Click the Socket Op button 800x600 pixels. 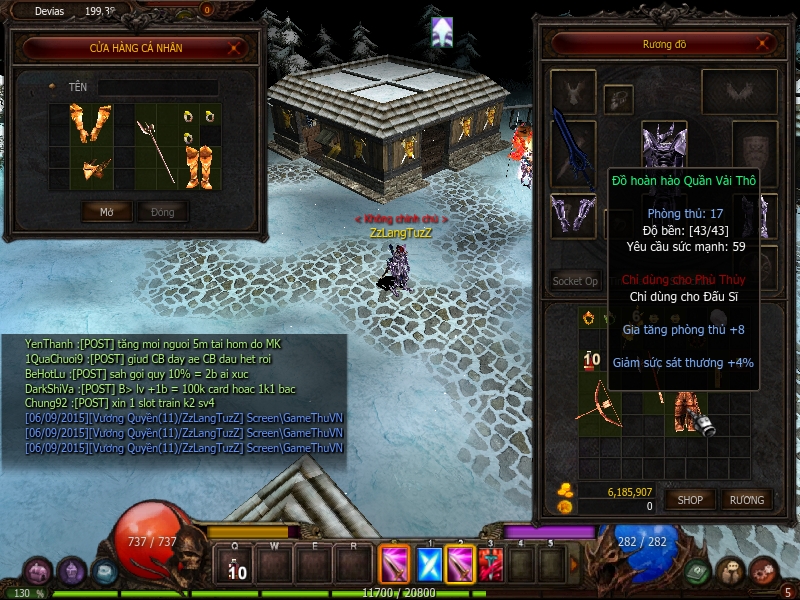pos(575,281)
